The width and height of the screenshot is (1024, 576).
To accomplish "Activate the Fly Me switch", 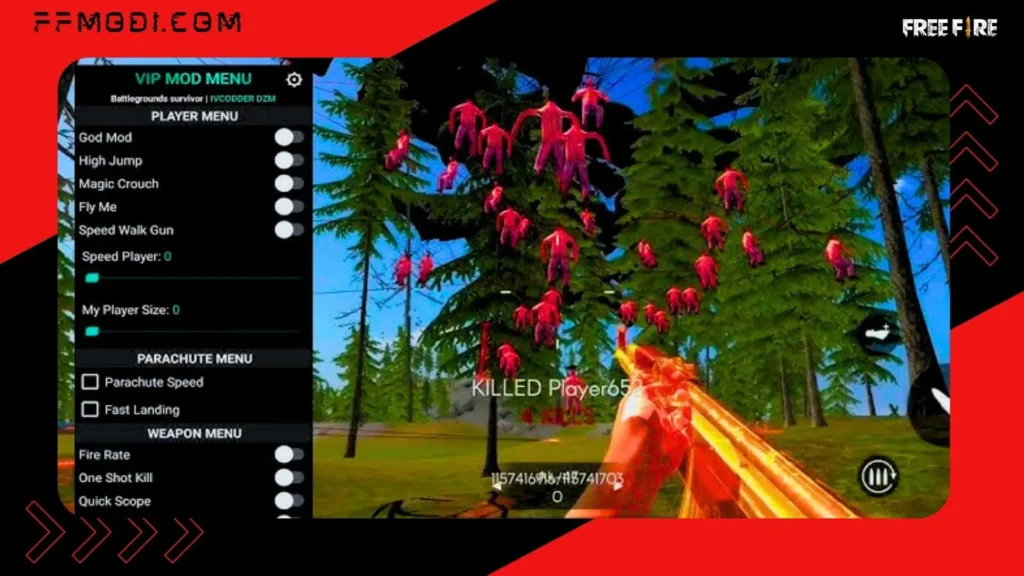I will [x=289, y=207].
